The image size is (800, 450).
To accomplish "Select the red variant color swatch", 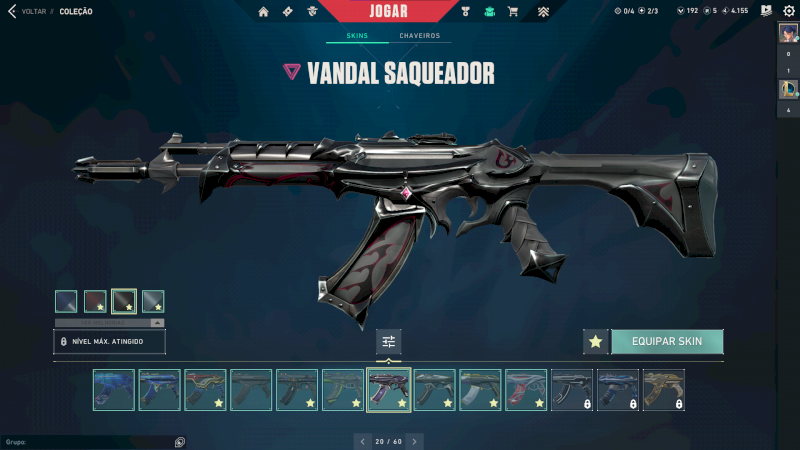I will [x=95, y=301].
